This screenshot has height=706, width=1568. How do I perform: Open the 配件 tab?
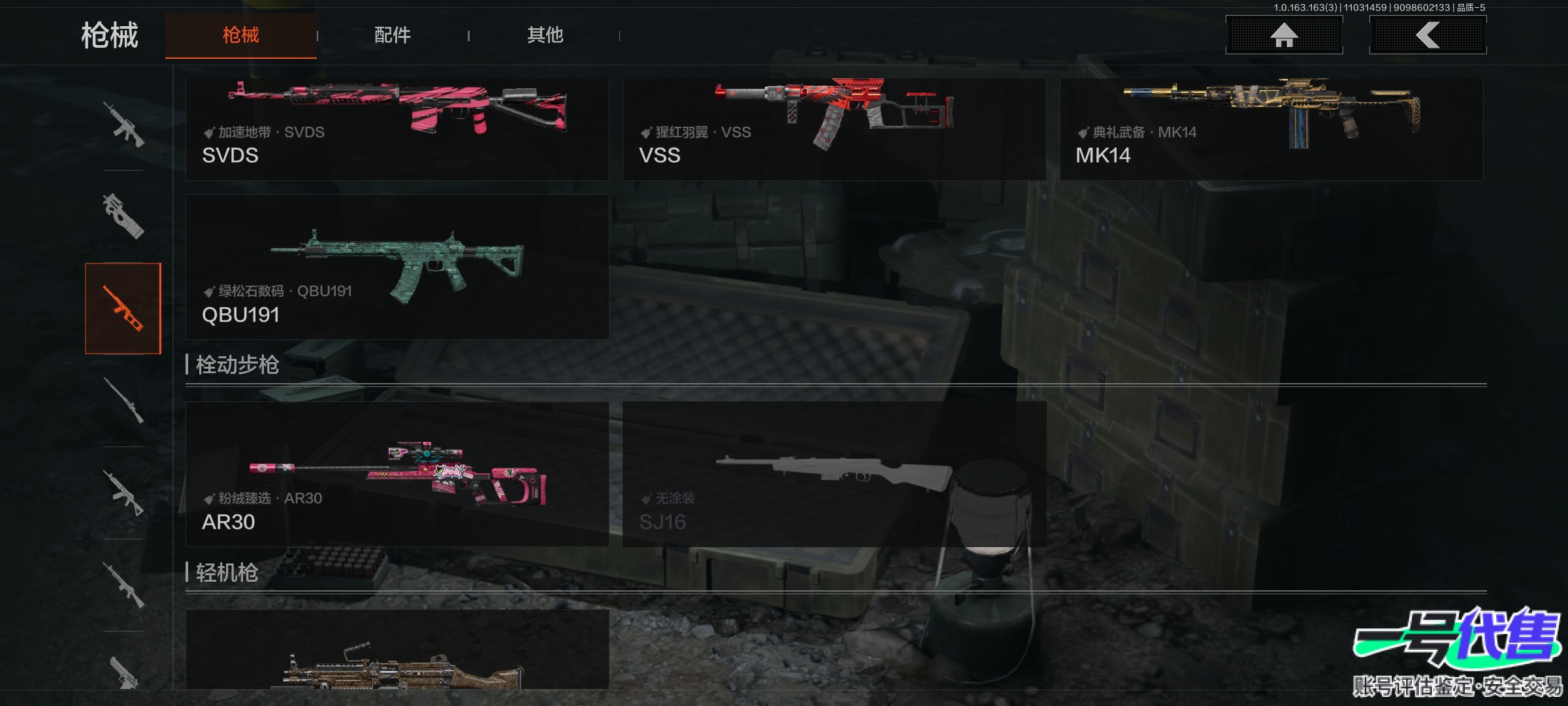click(x=392, y=35)
